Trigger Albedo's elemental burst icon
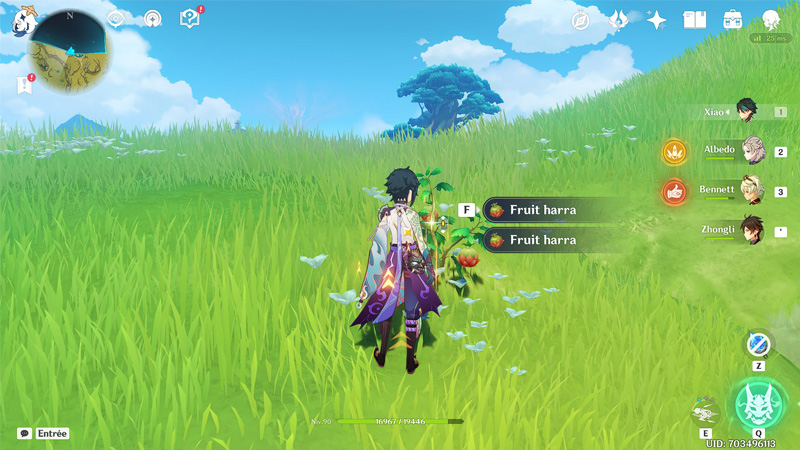Viewport: 800px width, 450px height. [x=674, y=152]
